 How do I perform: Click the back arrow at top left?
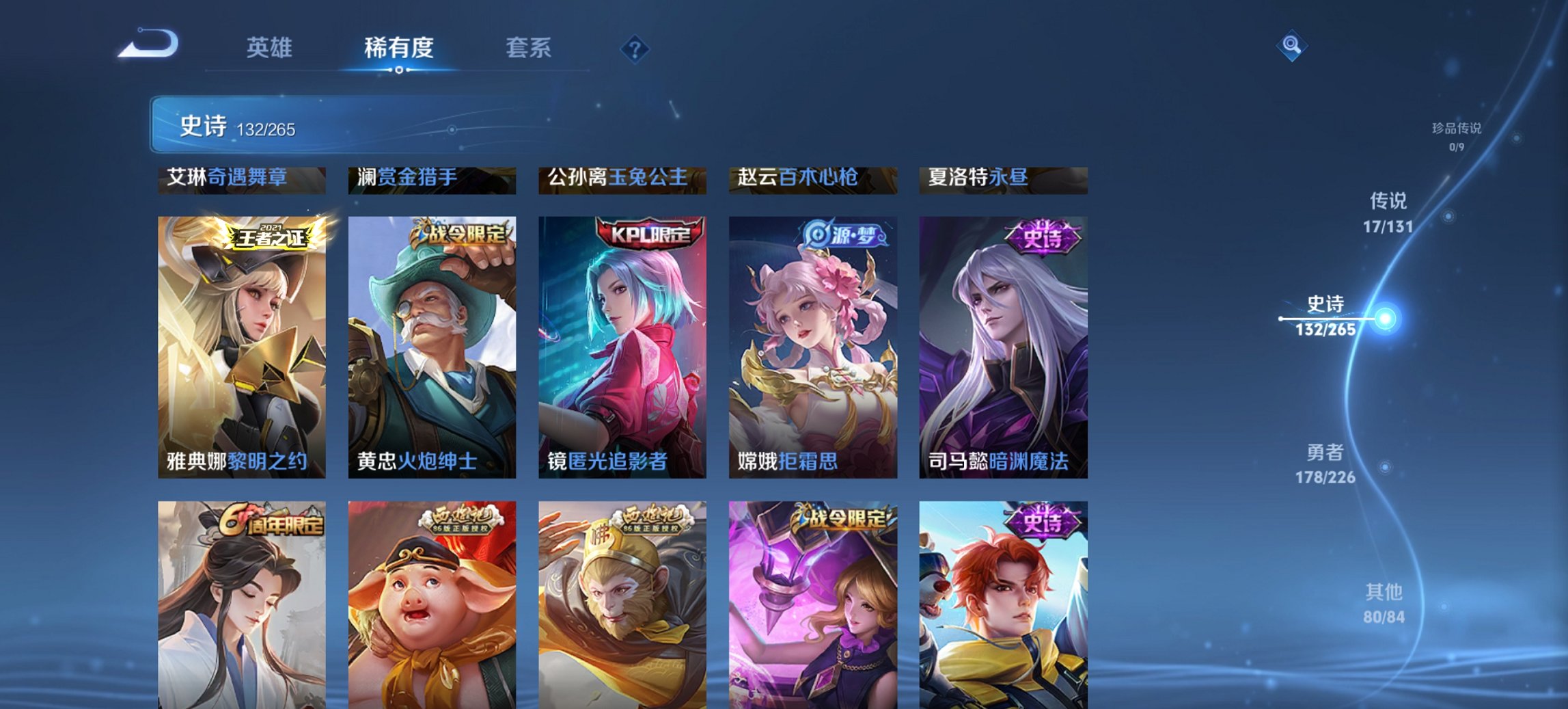(148, 44)
